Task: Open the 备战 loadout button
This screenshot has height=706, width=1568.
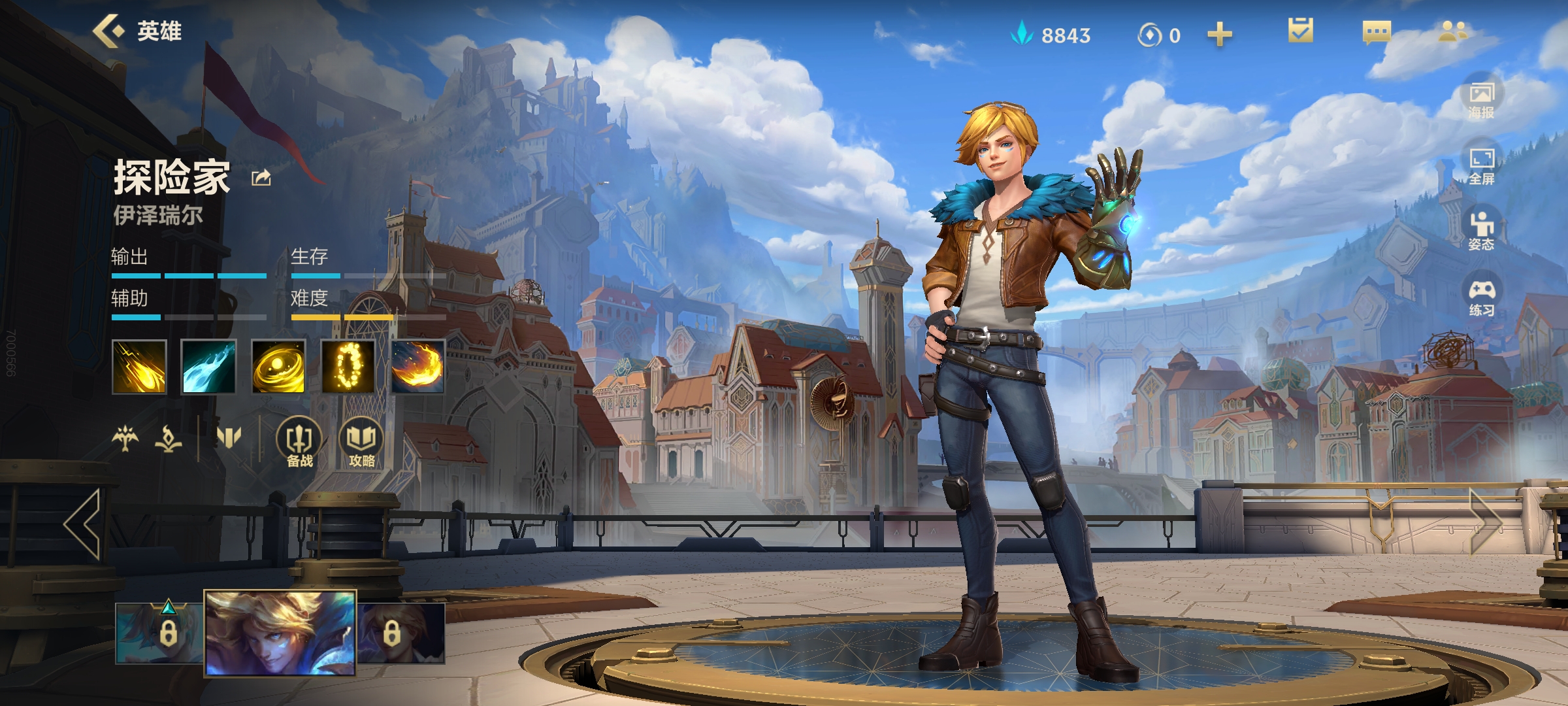Action: click(x=299, y=443)
